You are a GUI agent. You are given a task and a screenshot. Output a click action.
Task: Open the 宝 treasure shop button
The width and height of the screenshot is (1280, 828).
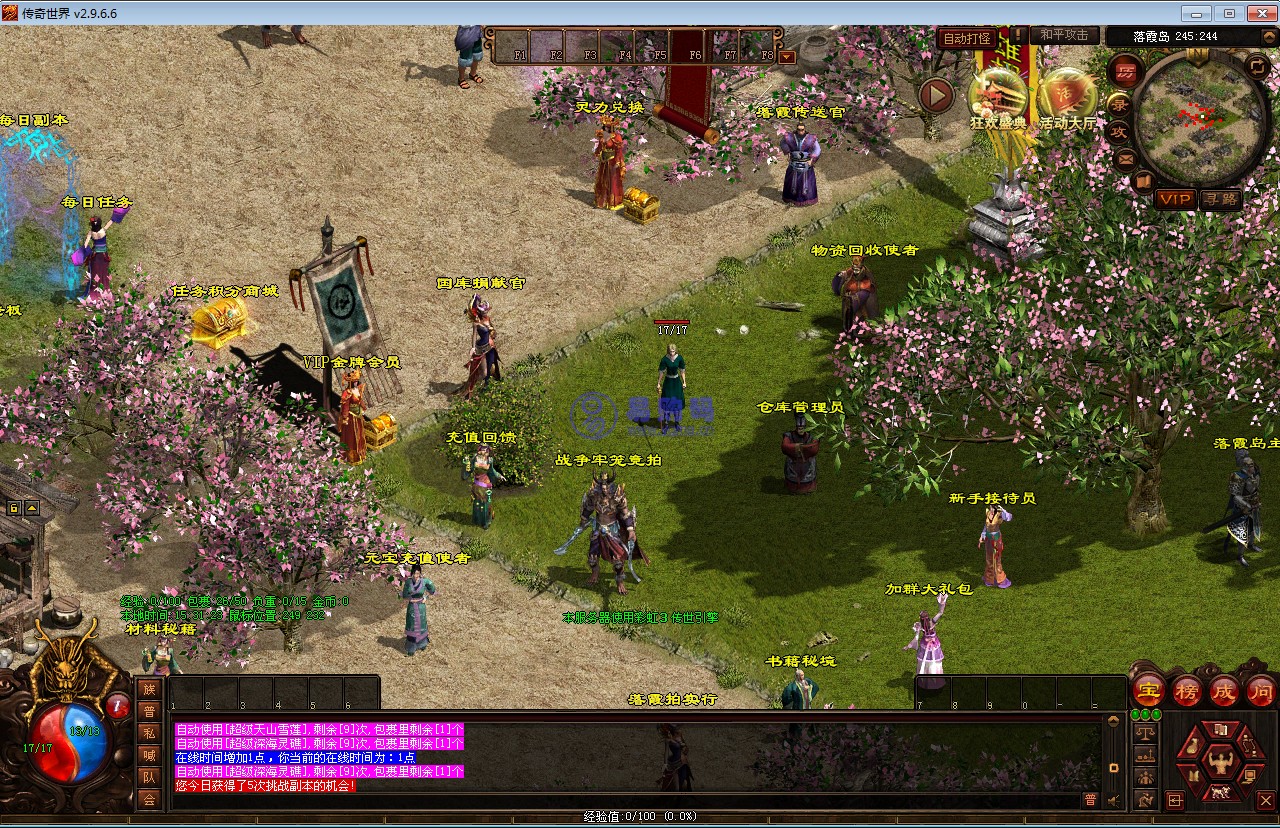pyautogui.click(x=1149, y=690)
